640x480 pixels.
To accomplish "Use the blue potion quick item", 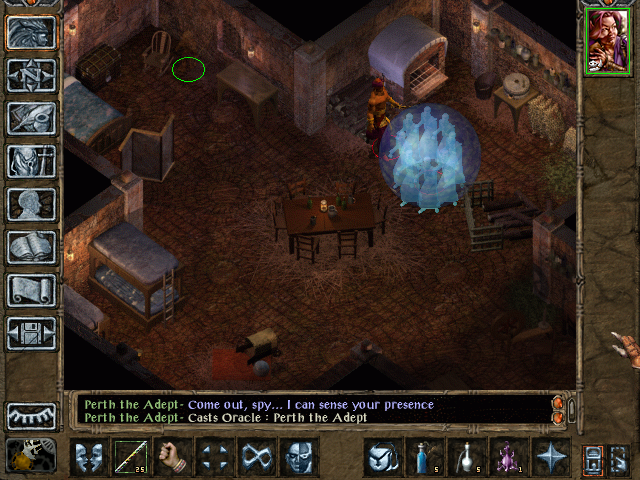I will pyautogui.click(x=424, y=457).
